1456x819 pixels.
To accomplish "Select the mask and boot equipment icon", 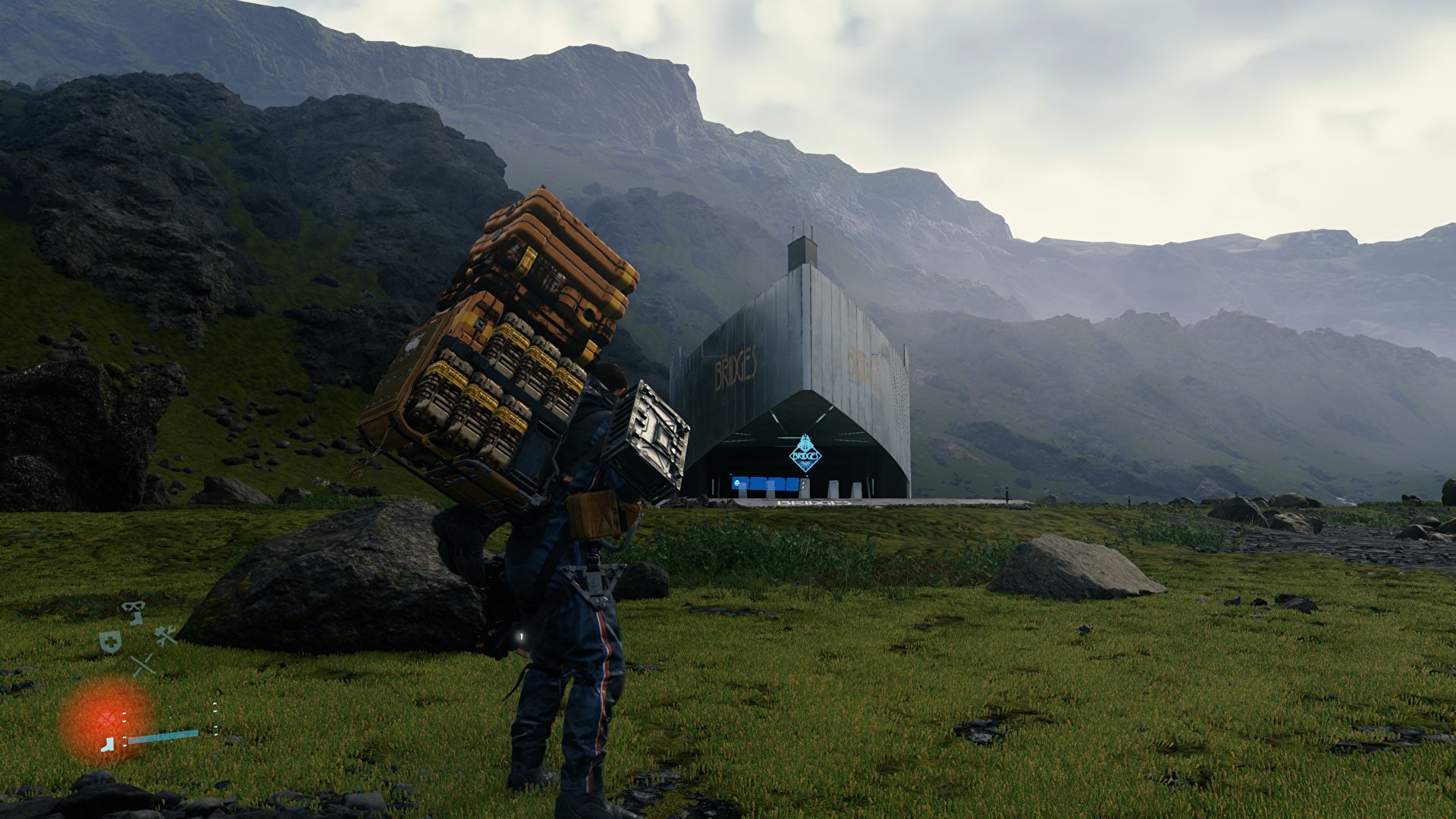I will tap(134, 612).
